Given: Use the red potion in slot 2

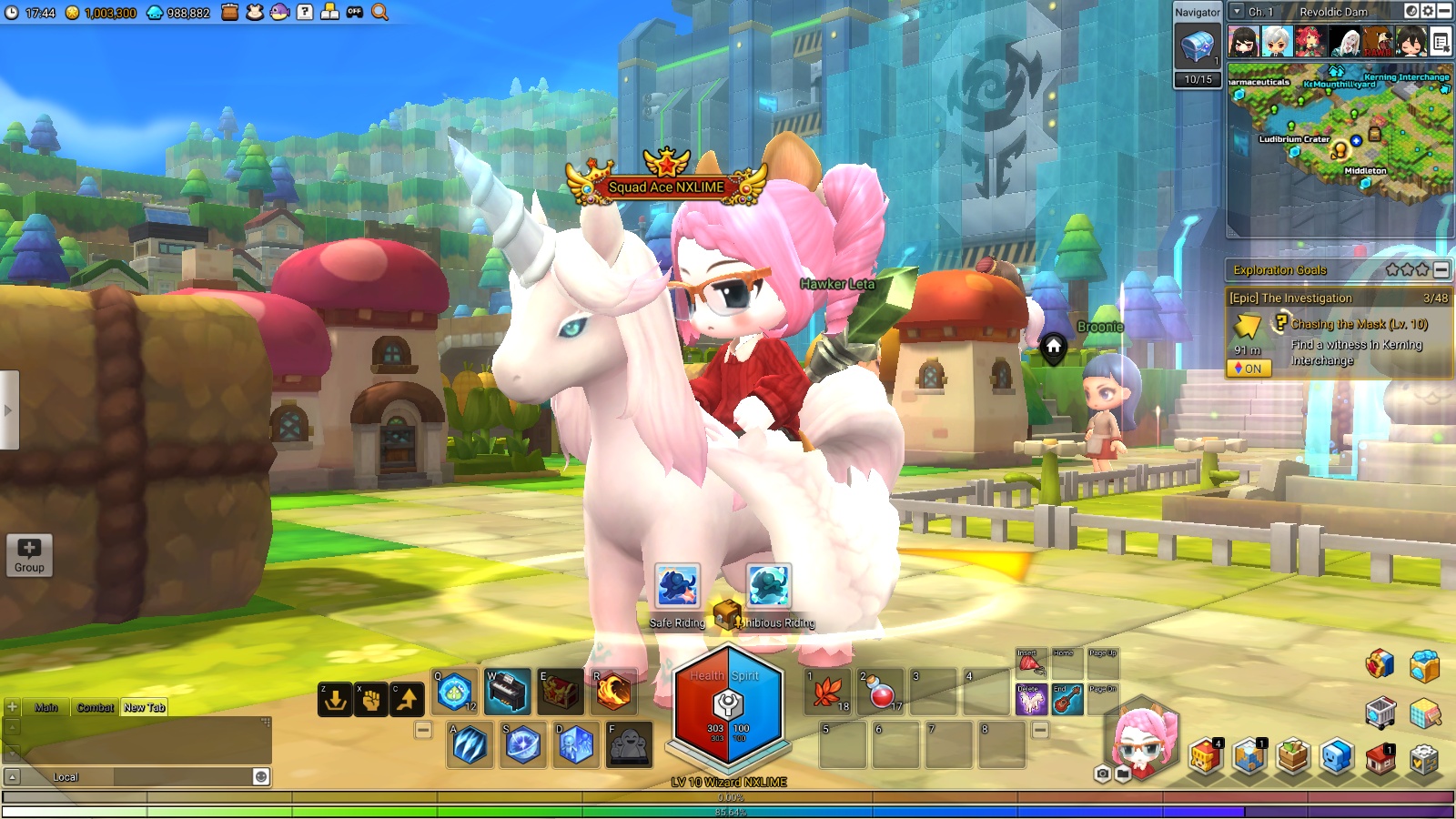Looking at the screenshot, I should (880, 692).
